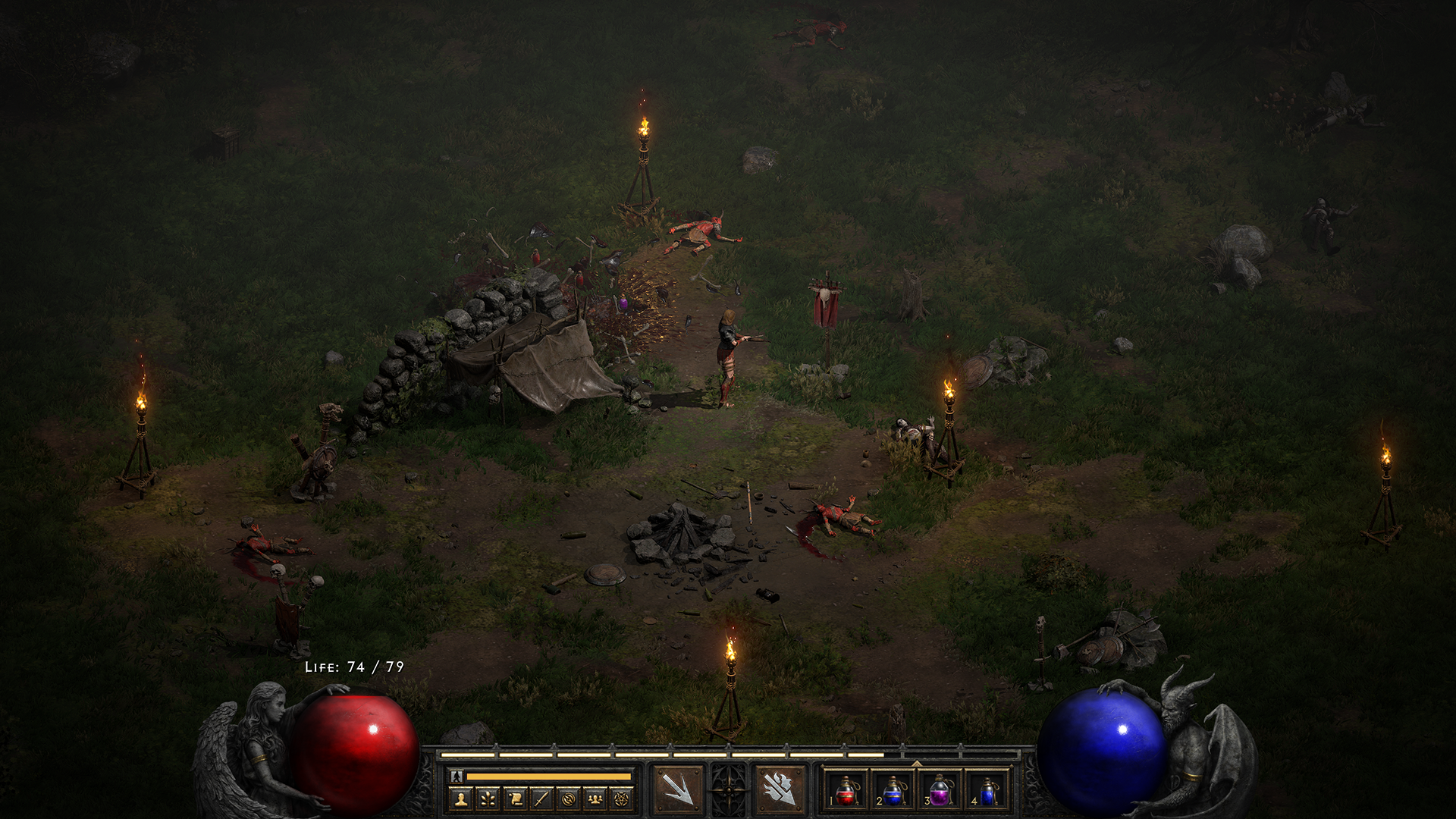The height and width of the screenshot is (819, 1456).
Task: Use the purple rejuvenation potion in belt slot 3
Action: tap(940, 791)
